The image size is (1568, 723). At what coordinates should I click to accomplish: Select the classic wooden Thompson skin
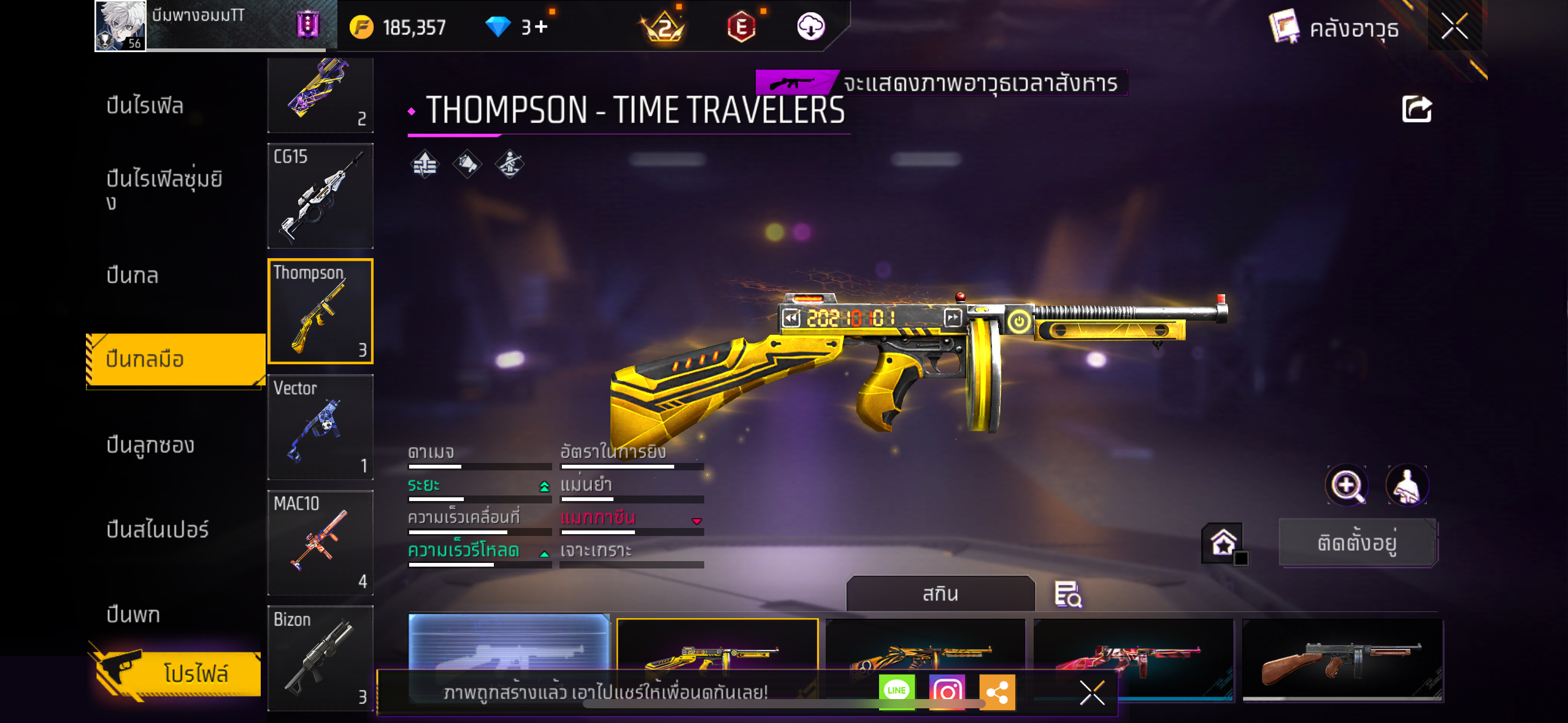(1342, 659)
